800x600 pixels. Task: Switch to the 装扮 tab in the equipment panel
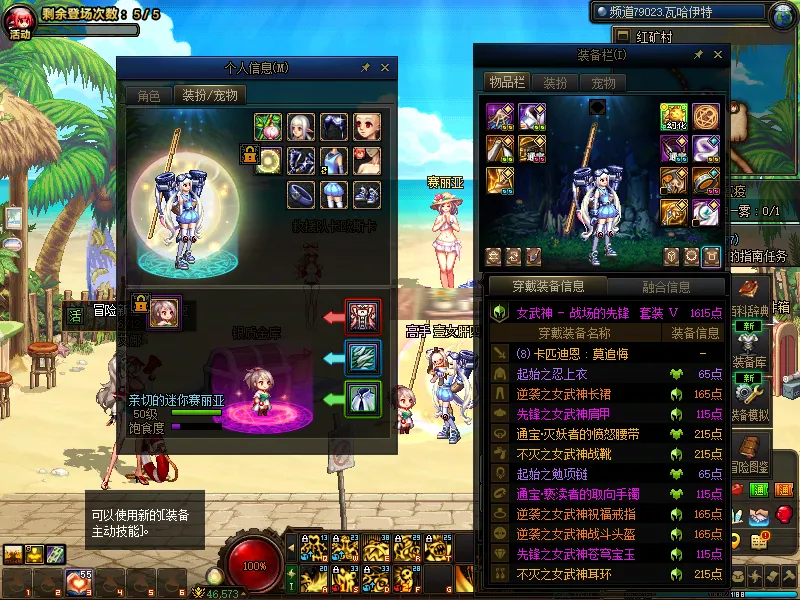click(x=555, y=82)
